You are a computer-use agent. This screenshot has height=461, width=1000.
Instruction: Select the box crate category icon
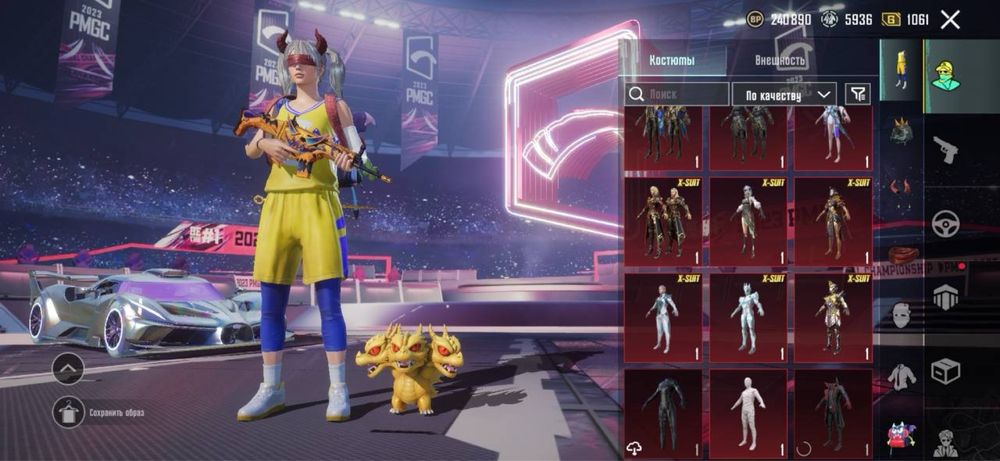(x=945, y=371)
